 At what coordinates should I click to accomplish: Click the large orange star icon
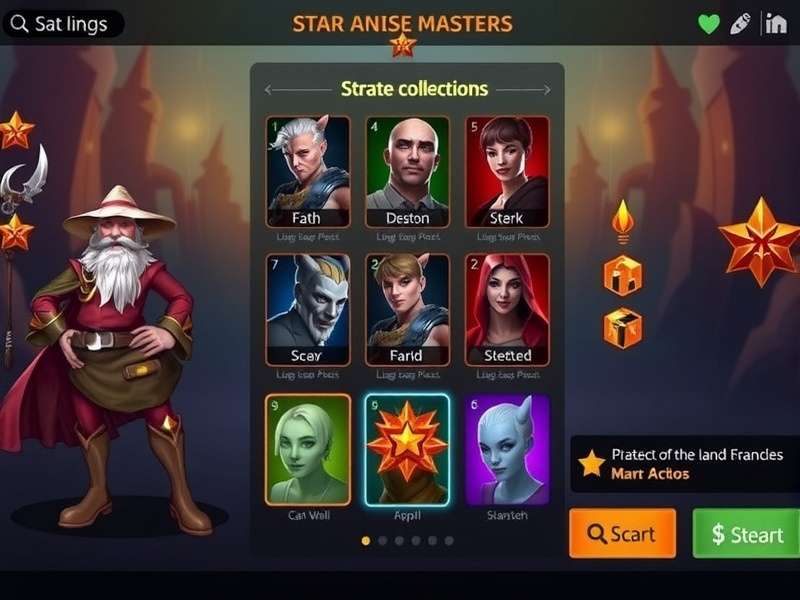[758, 241]
